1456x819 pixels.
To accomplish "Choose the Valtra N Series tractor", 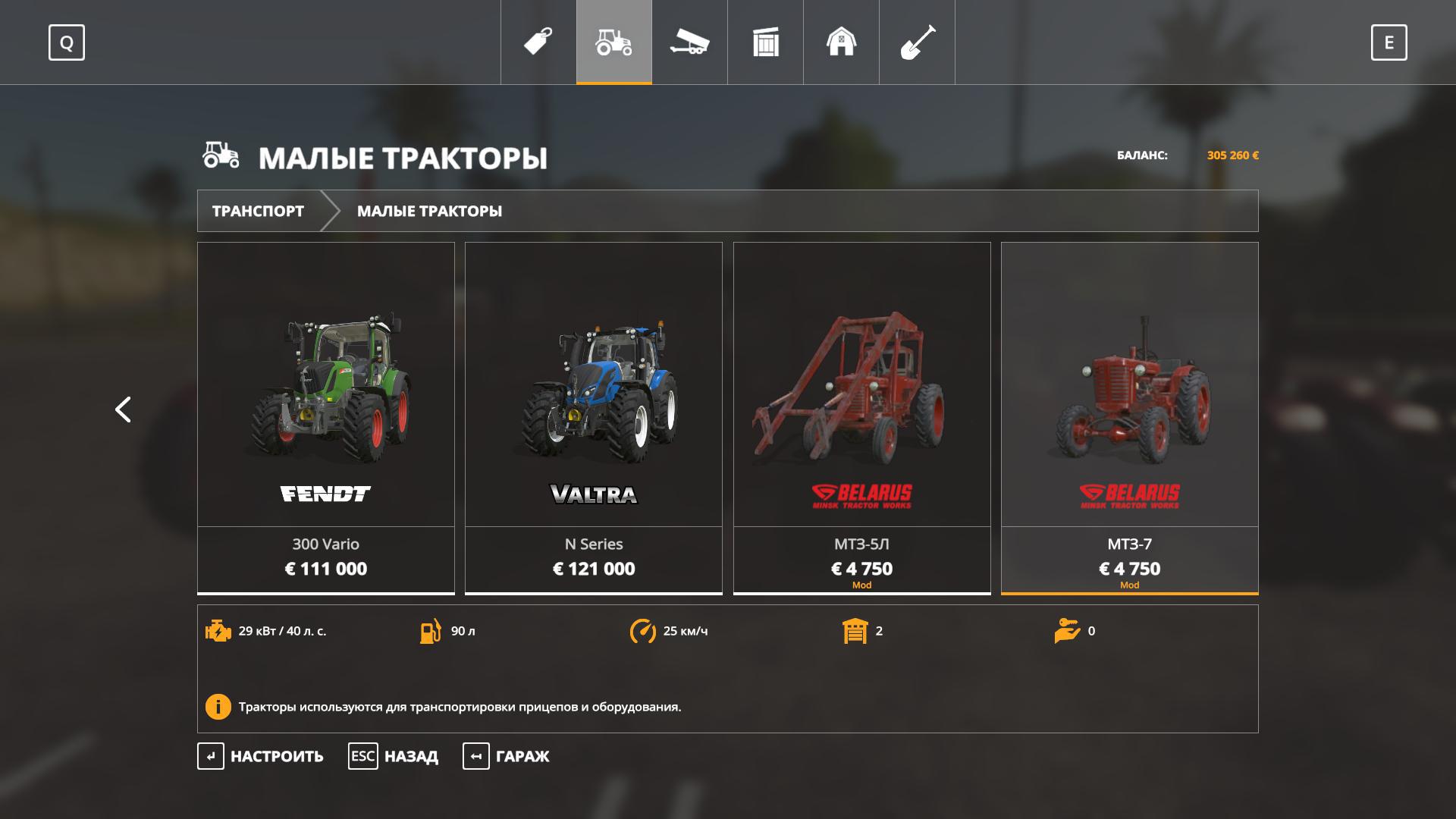I will (x=594, y=417).
